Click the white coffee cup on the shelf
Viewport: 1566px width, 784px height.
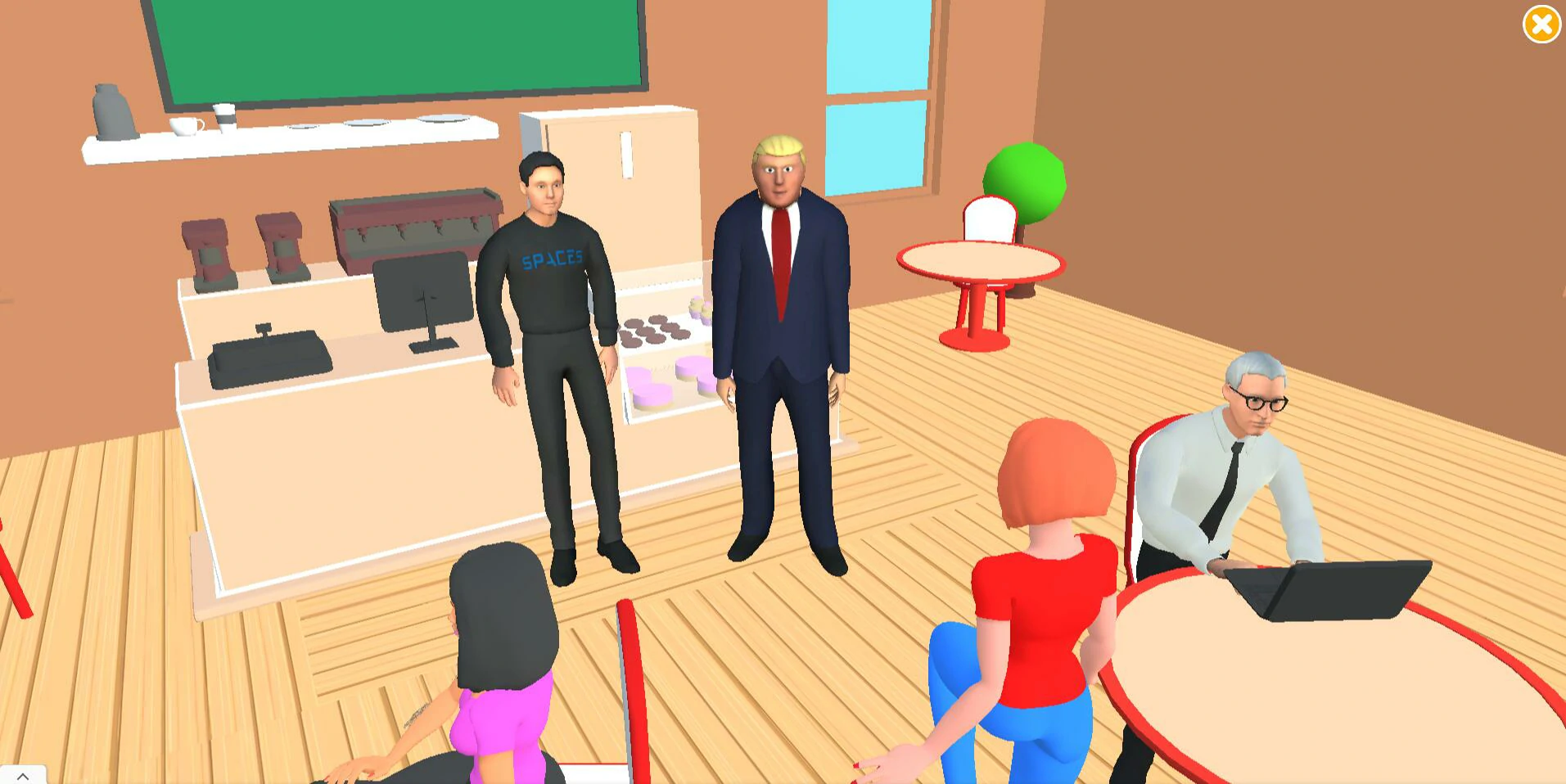(x=187, y=123)
